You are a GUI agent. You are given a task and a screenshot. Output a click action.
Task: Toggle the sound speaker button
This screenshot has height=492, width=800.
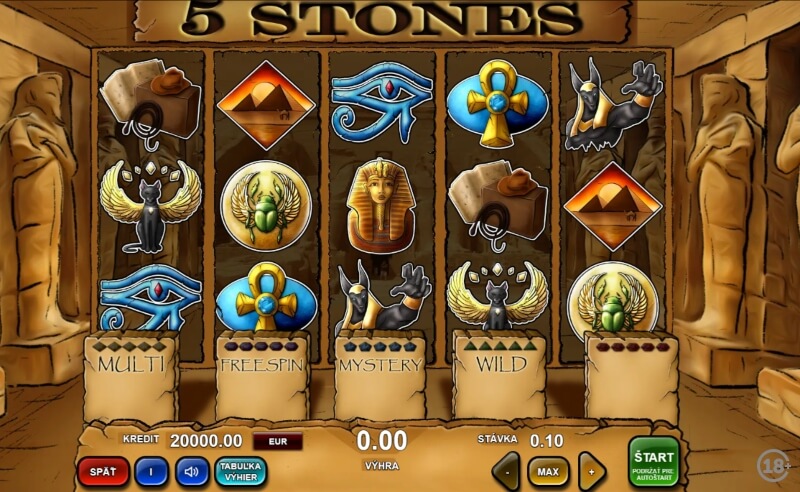point(192,470)
